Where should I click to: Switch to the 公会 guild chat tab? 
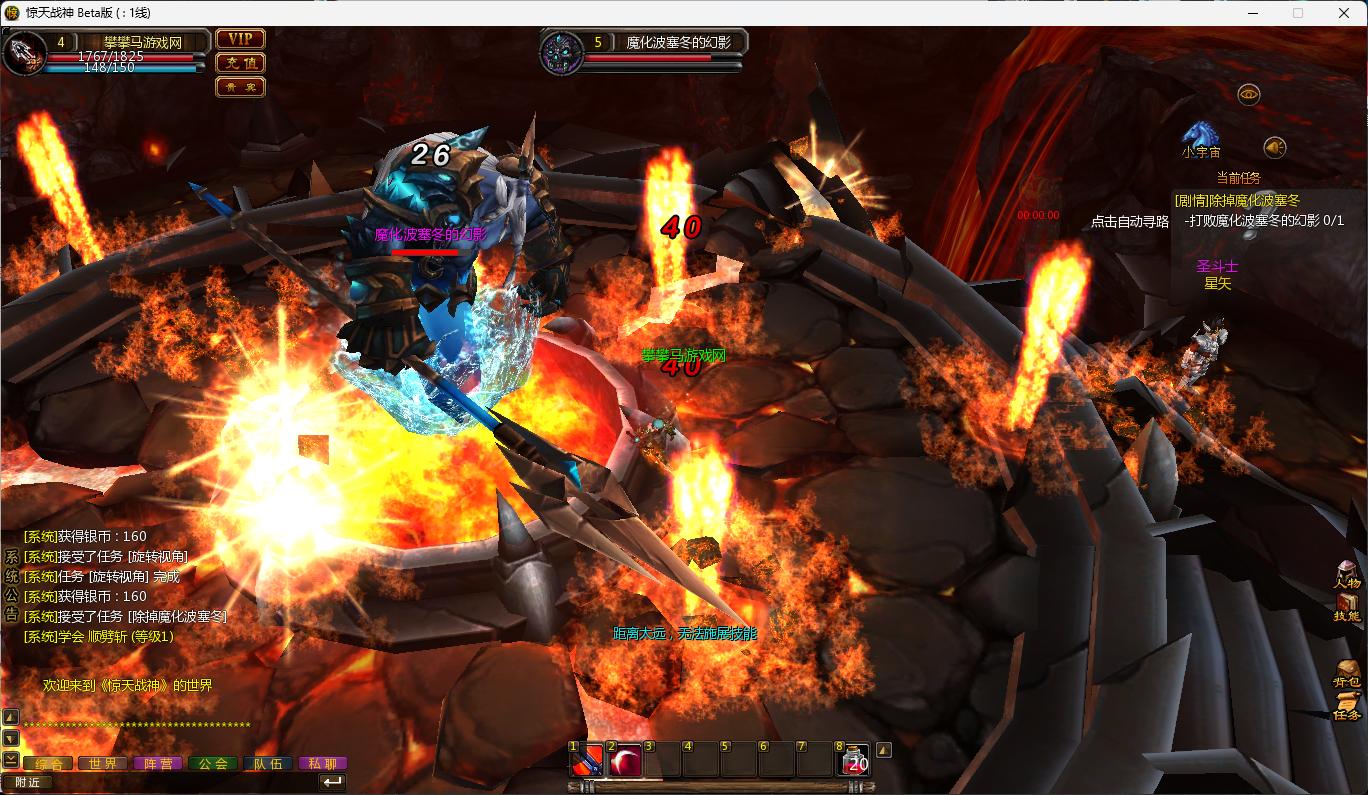[212, 763]
